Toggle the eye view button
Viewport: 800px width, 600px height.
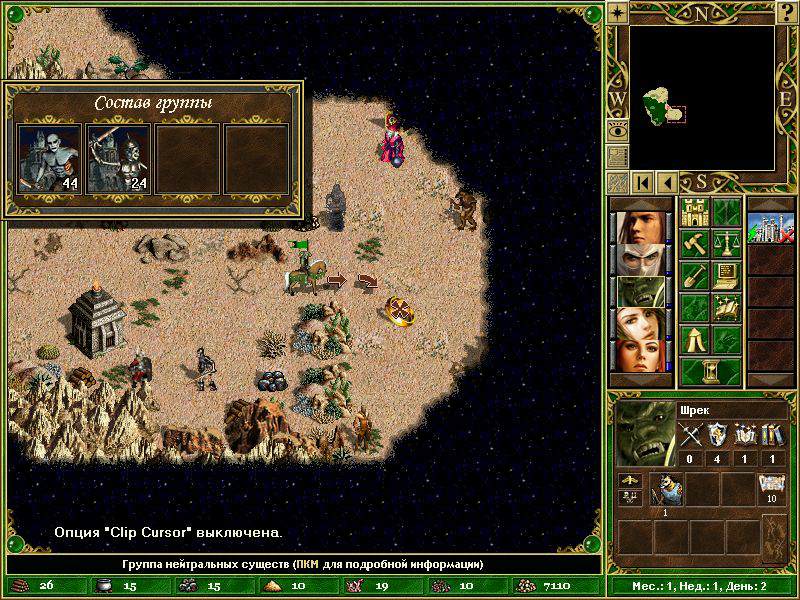(x=618, y=130)
